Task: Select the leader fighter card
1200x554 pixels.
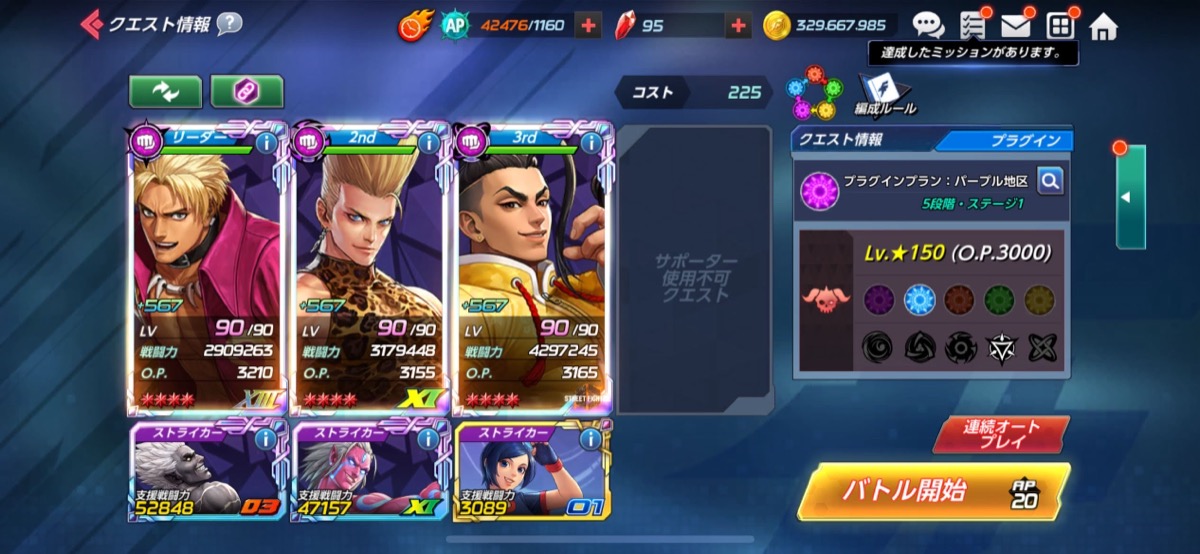Action: (207, 270)
